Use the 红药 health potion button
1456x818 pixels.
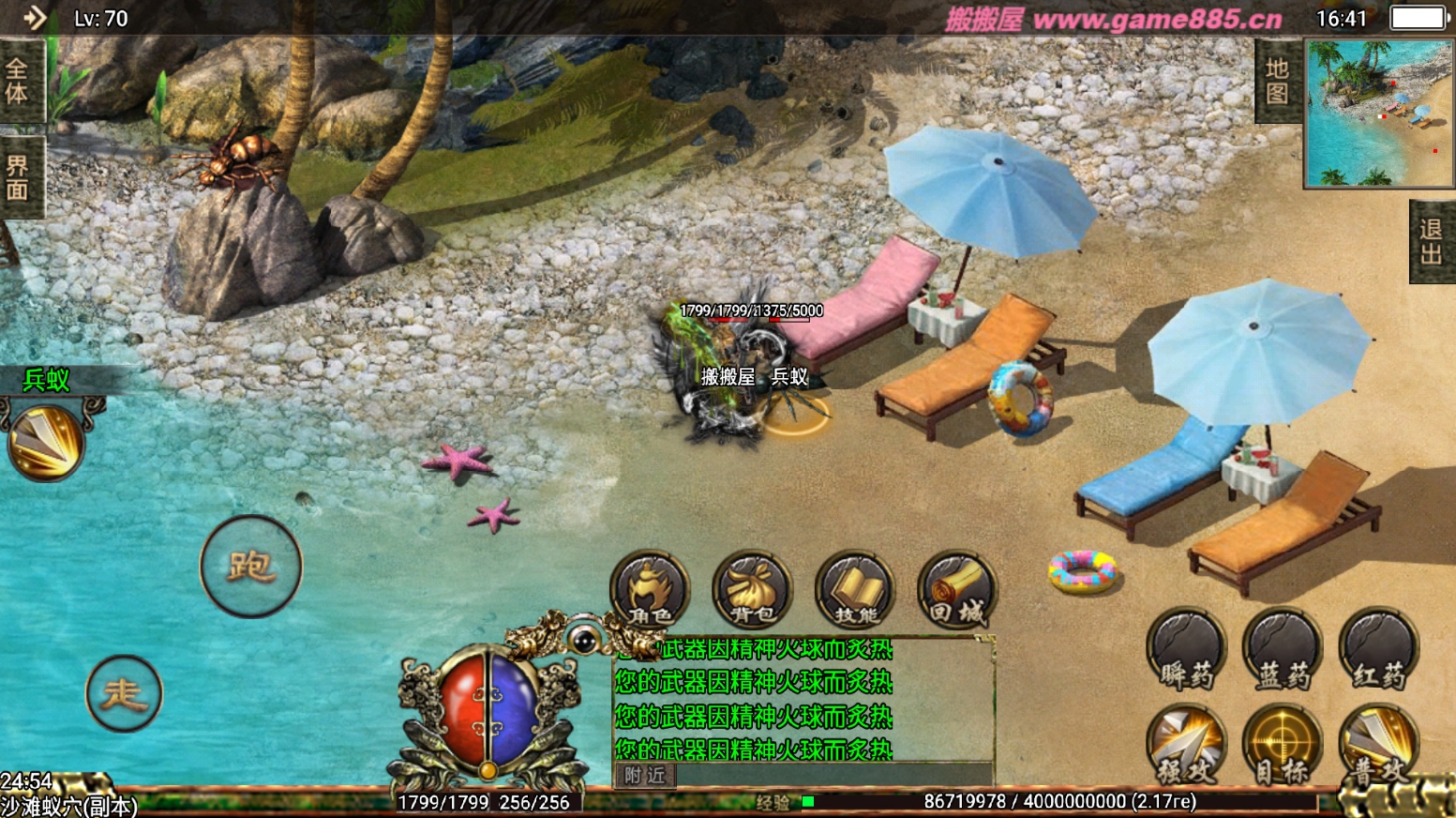[1378, 649]
